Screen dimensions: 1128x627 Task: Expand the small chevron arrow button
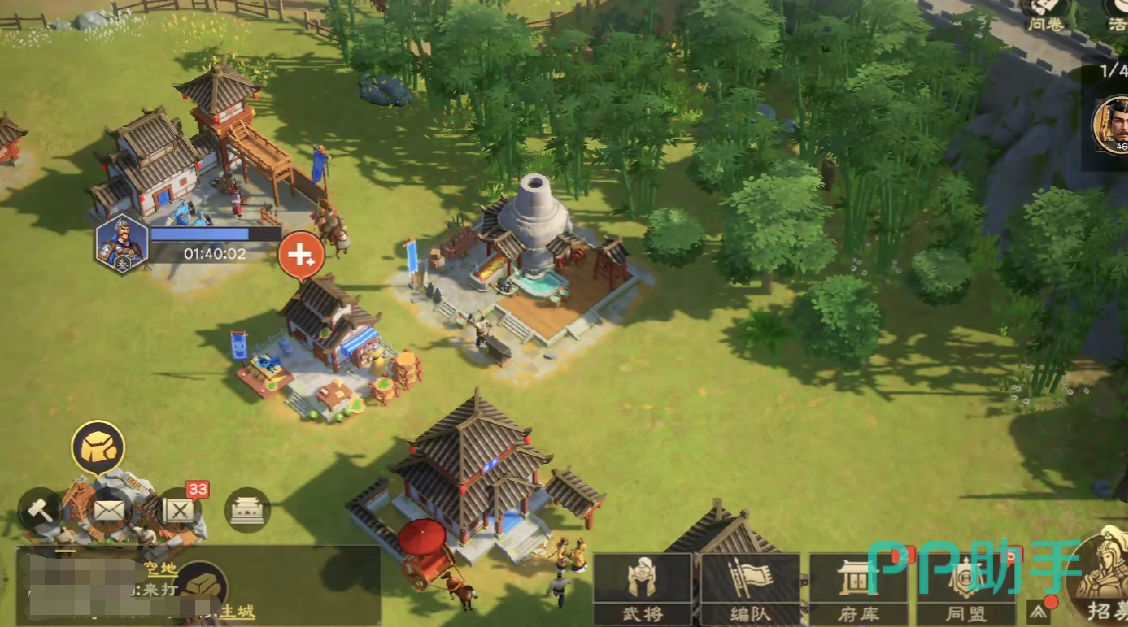[1037, 609]
